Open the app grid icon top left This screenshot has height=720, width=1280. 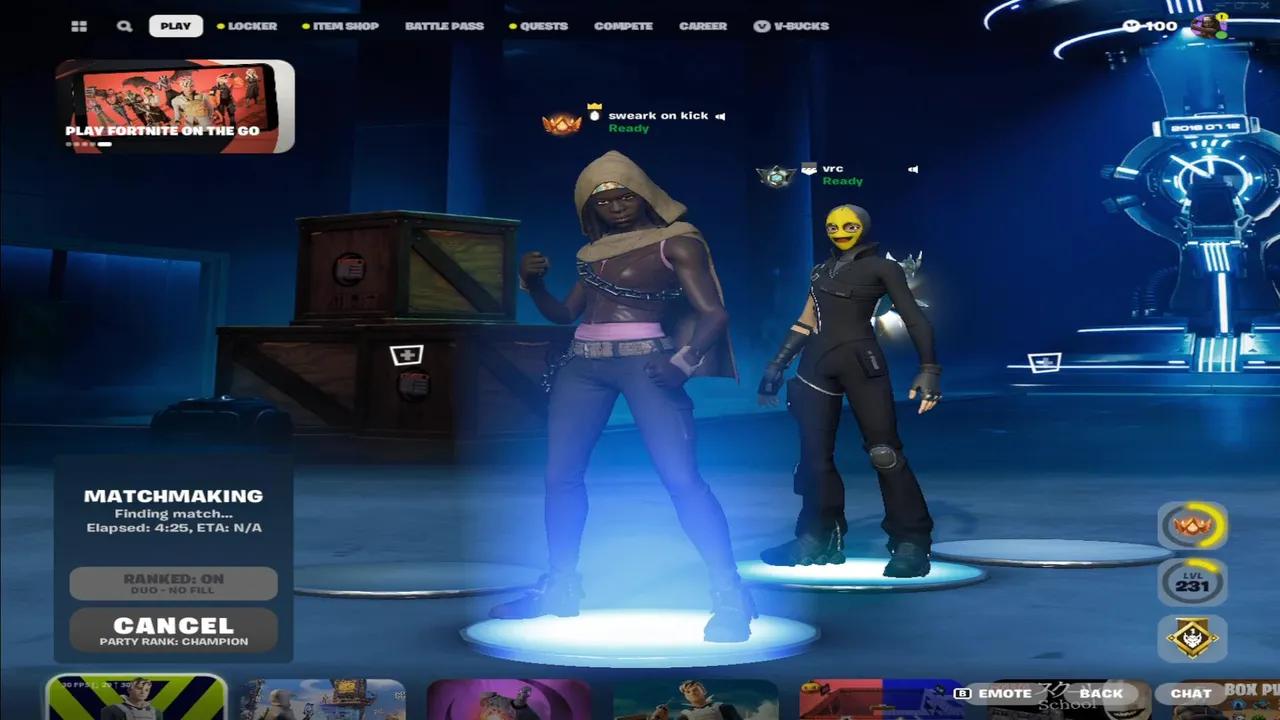[x=79, y=25]
